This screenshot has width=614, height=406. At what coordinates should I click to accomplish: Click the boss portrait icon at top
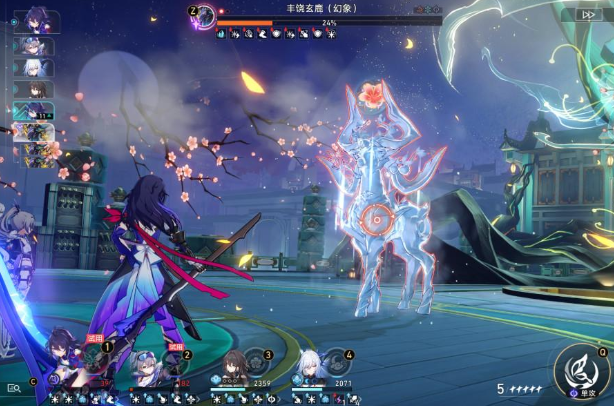[205, 15]
